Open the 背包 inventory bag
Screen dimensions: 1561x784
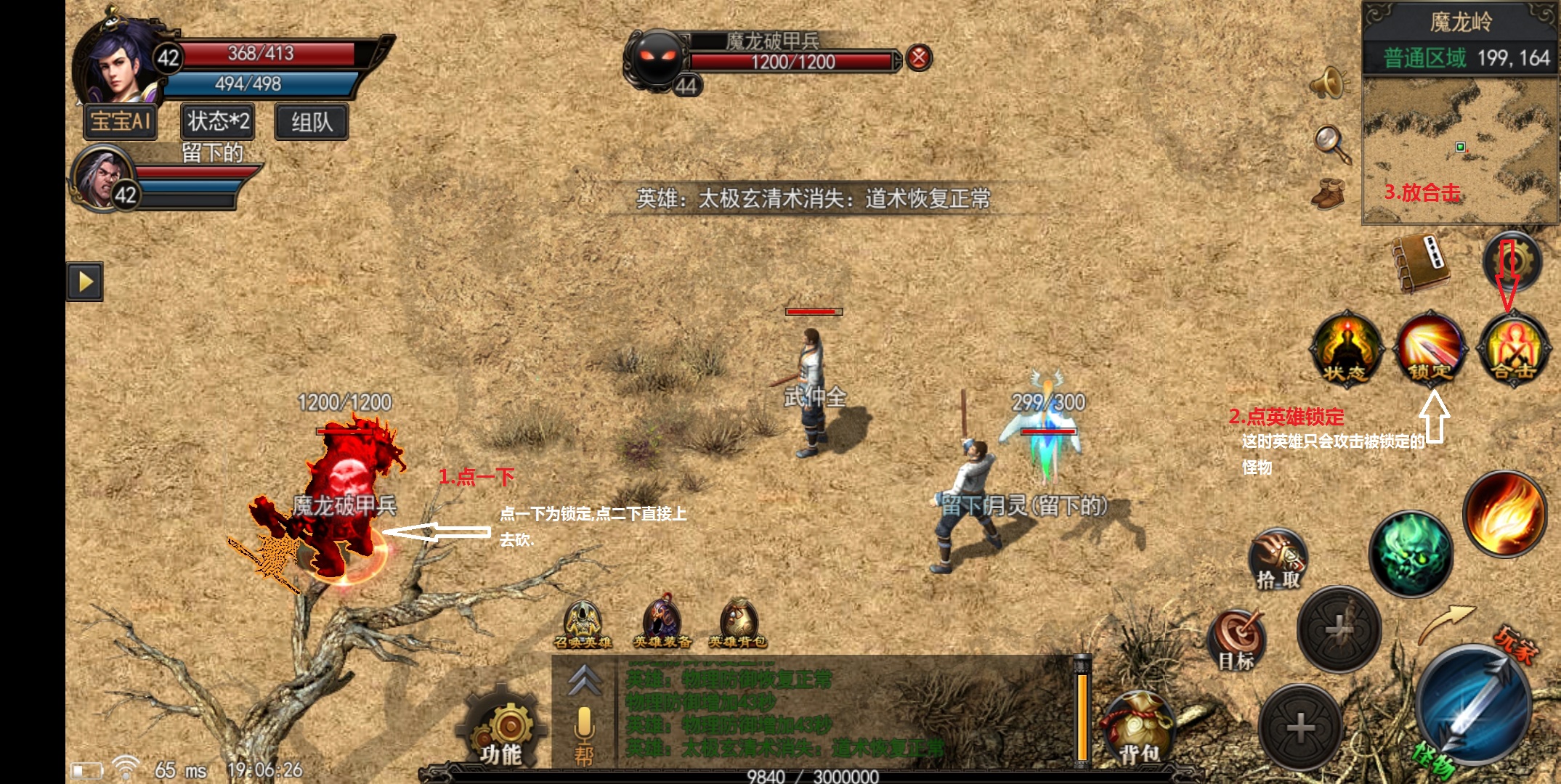(1138, 730)
